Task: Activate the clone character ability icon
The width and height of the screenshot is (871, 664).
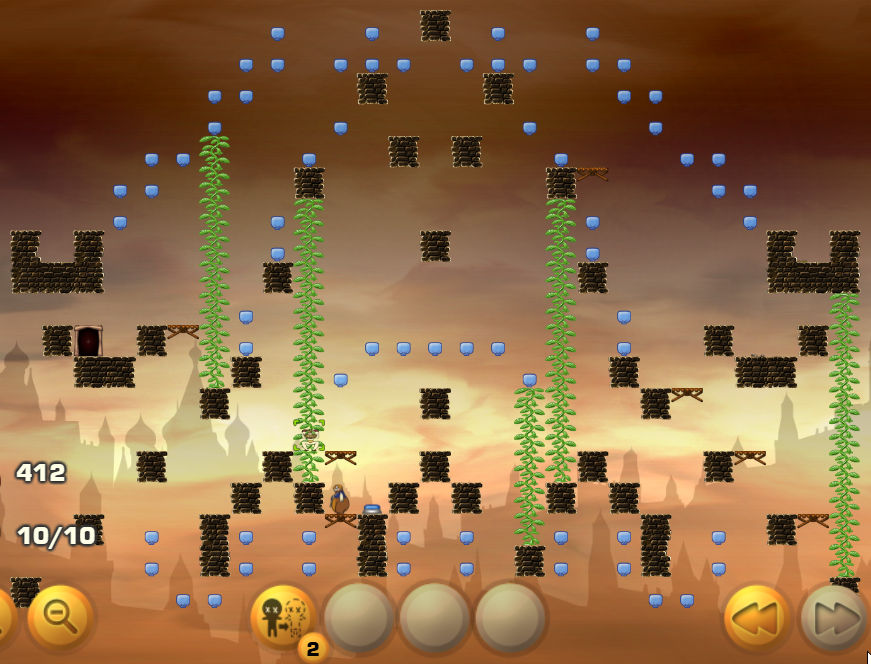Action: (x=283, y=617)
